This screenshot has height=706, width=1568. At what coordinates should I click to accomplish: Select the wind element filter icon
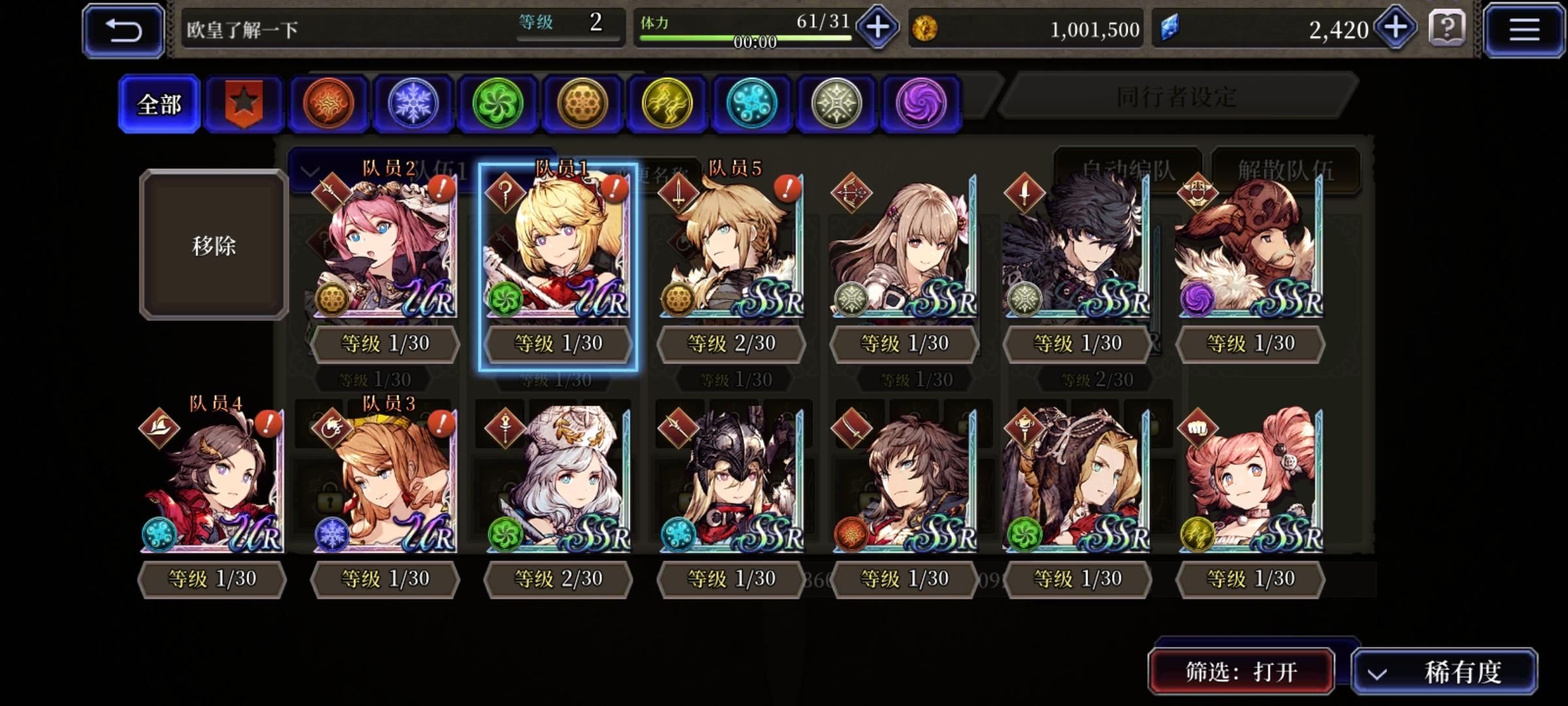498,103
